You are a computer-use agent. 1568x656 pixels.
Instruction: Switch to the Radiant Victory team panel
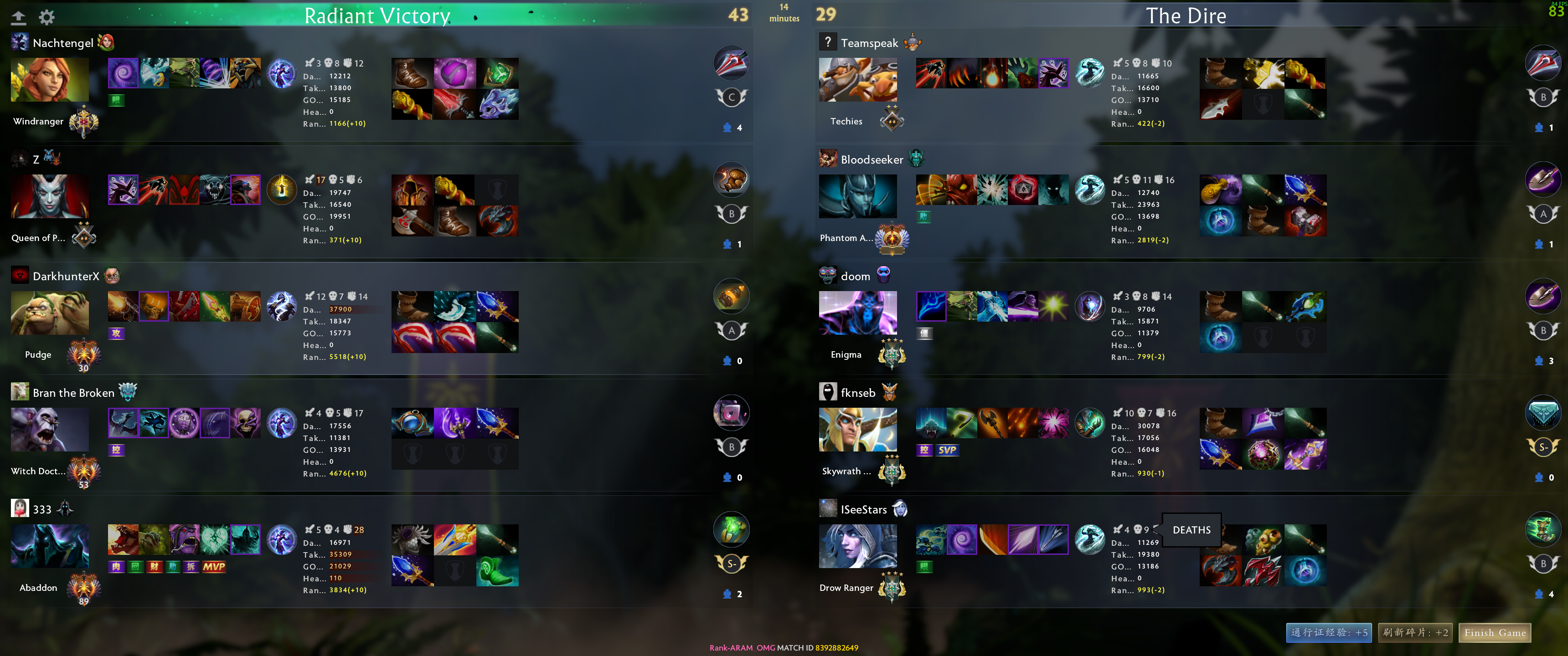pyautogui.click(x=377, y=16)
